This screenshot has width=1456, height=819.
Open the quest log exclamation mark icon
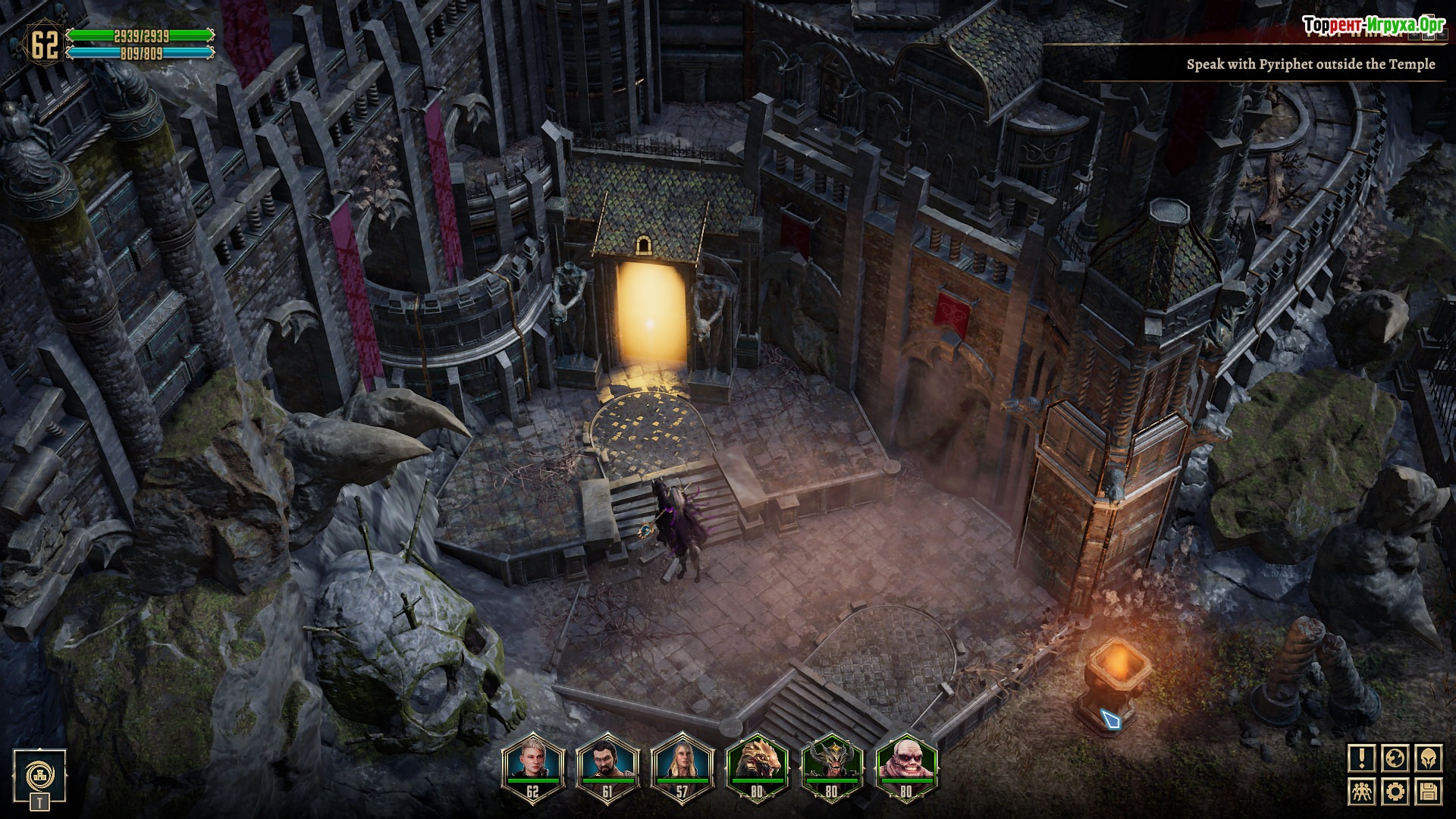(x=1363, y=758)
